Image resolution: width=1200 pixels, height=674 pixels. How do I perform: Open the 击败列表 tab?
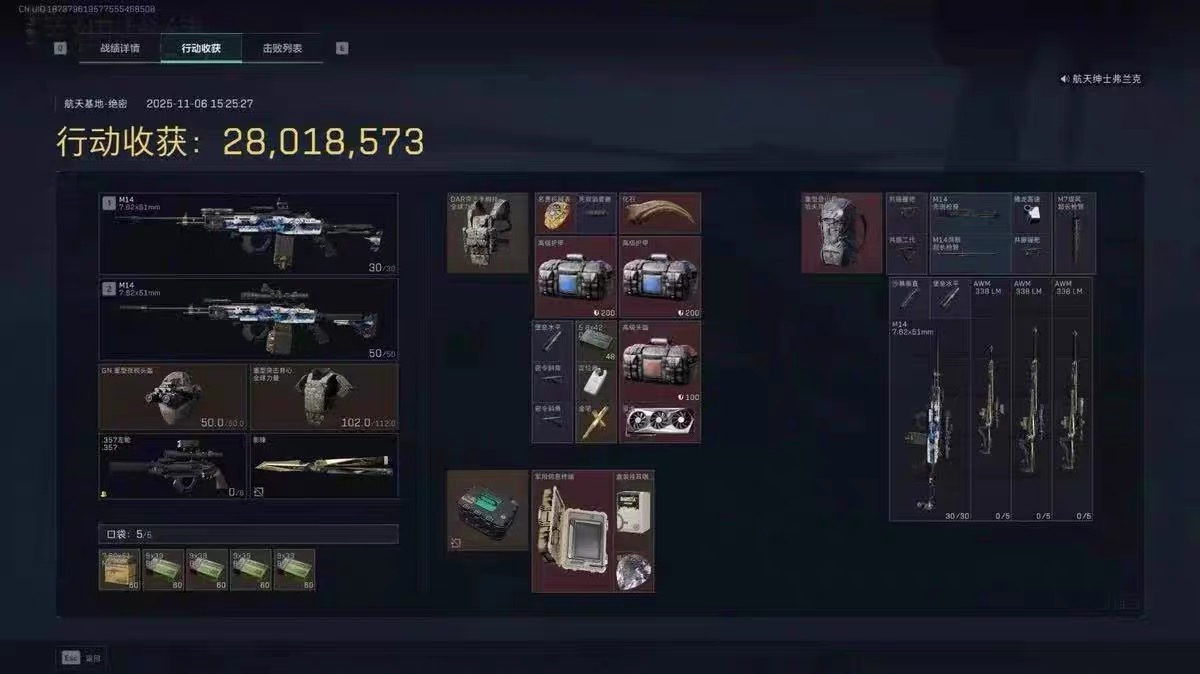282,48
